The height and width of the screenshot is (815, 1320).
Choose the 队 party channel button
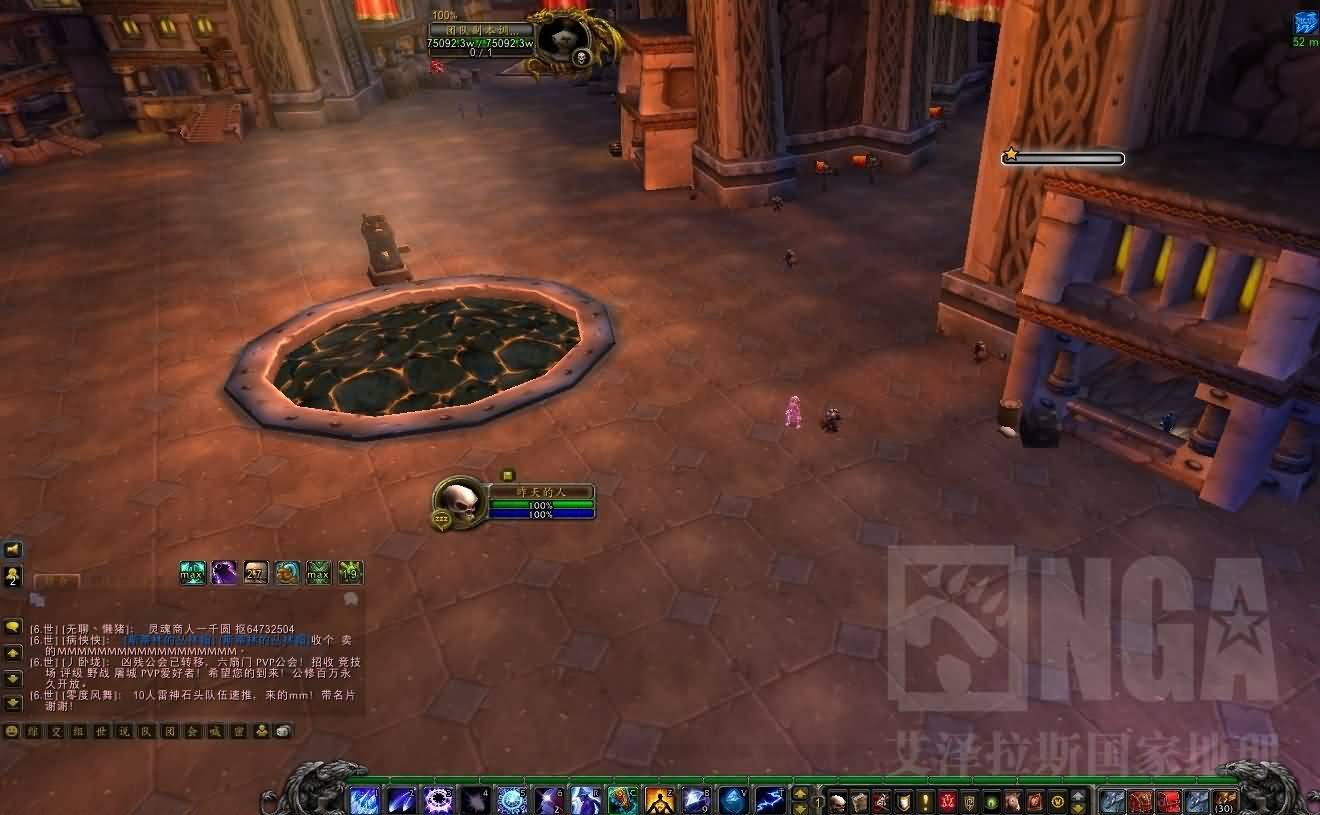tap(146, 731)
